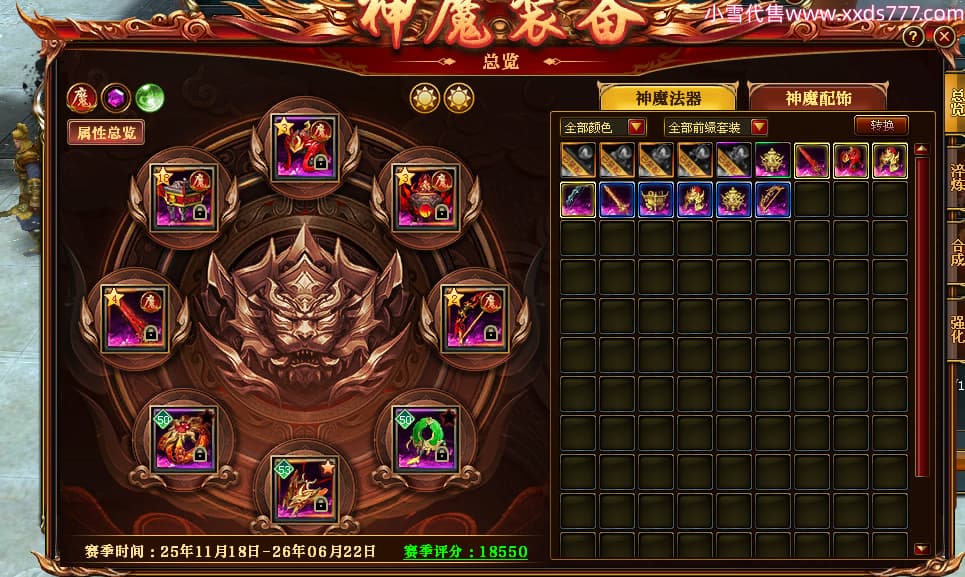Close the 神魔装备 window

click(944, 36)
